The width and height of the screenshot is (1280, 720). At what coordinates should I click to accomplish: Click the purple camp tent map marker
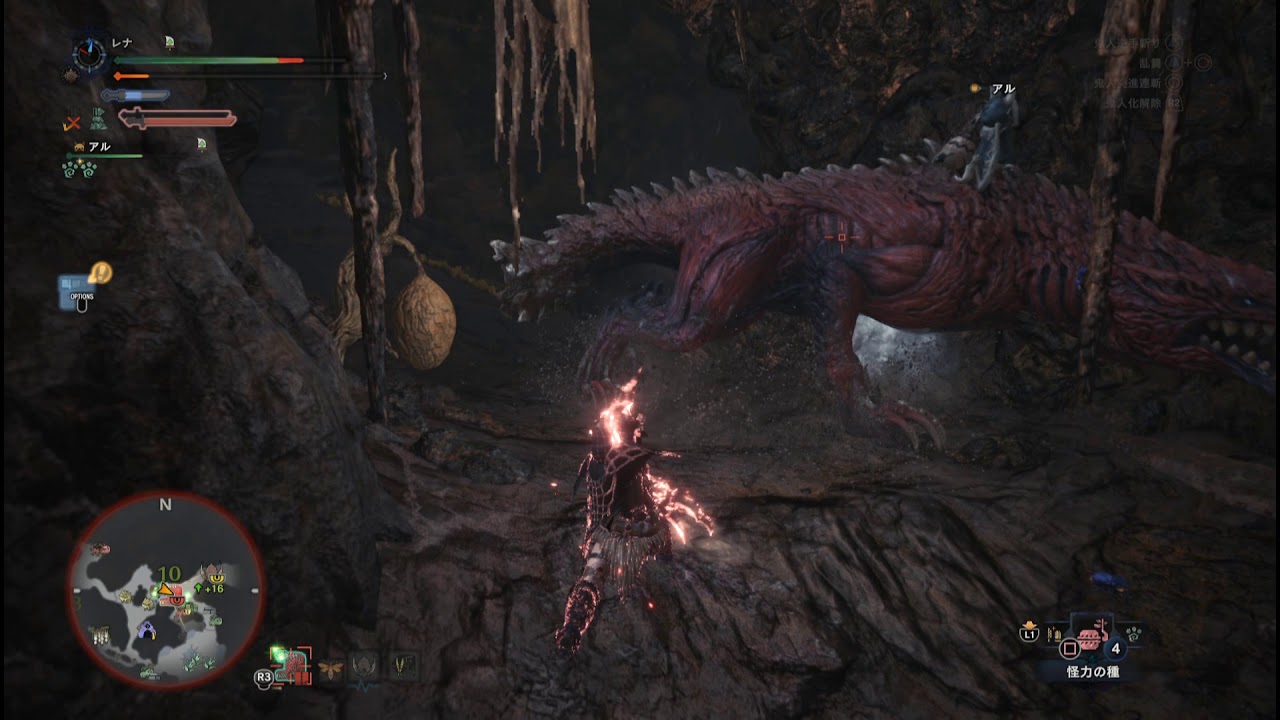point(147,630)
